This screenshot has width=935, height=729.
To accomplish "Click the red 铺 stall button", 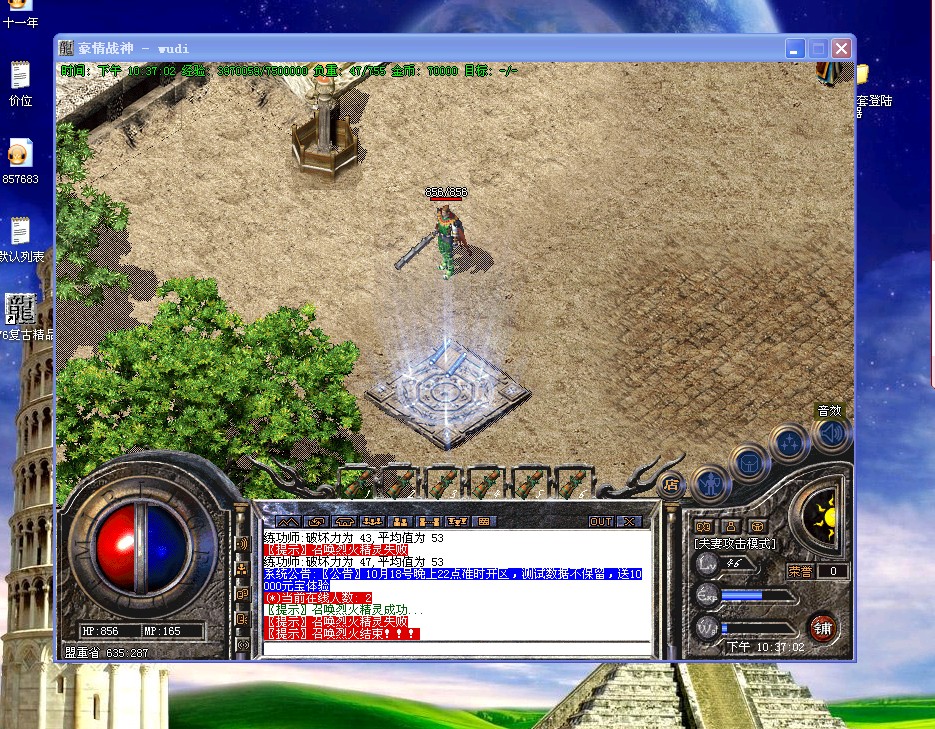I will [822, 627].
